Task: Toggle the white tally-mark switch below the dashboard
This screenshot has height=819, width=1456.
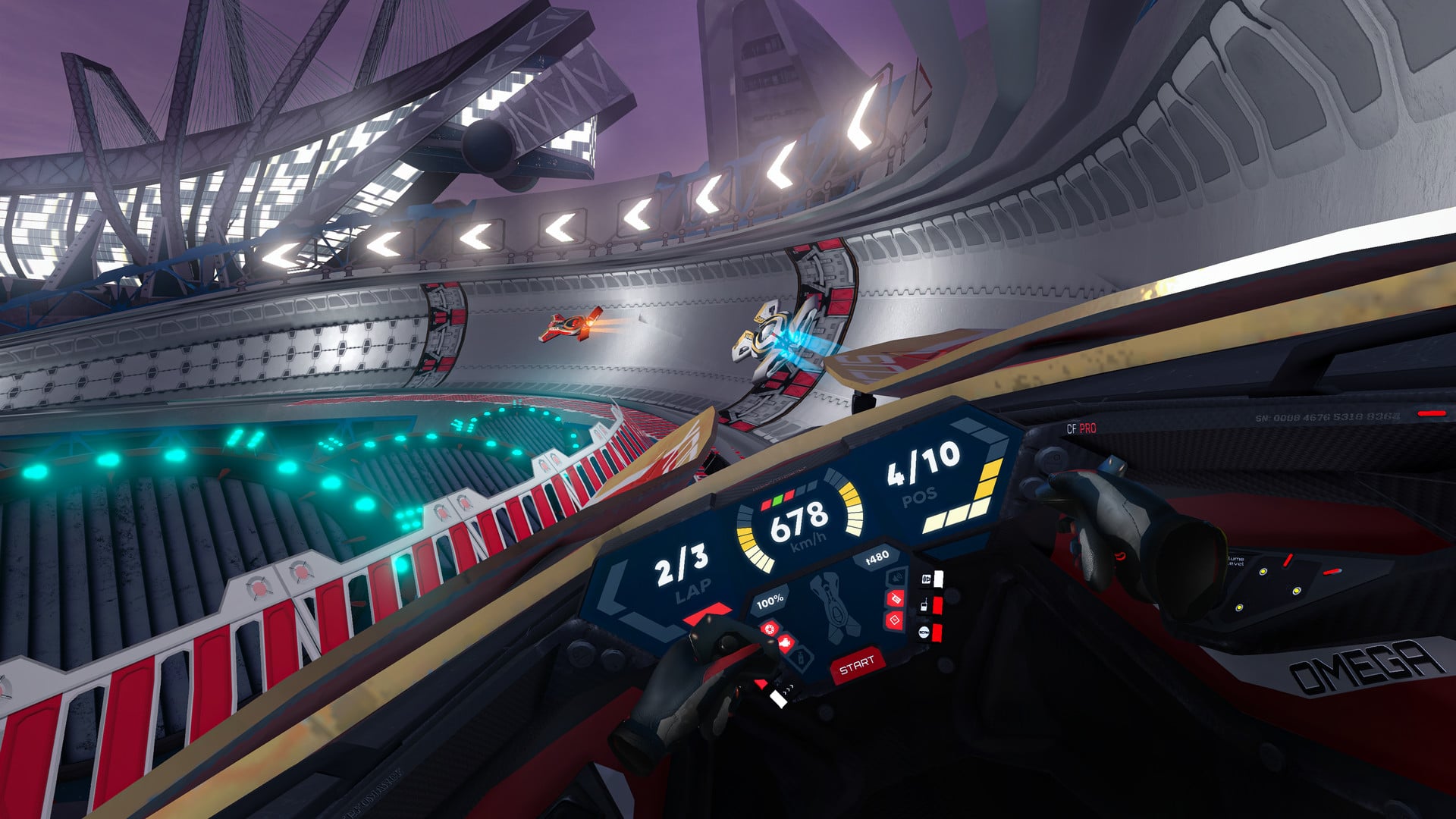Action: pyautogui.click(x=778, y=698)
